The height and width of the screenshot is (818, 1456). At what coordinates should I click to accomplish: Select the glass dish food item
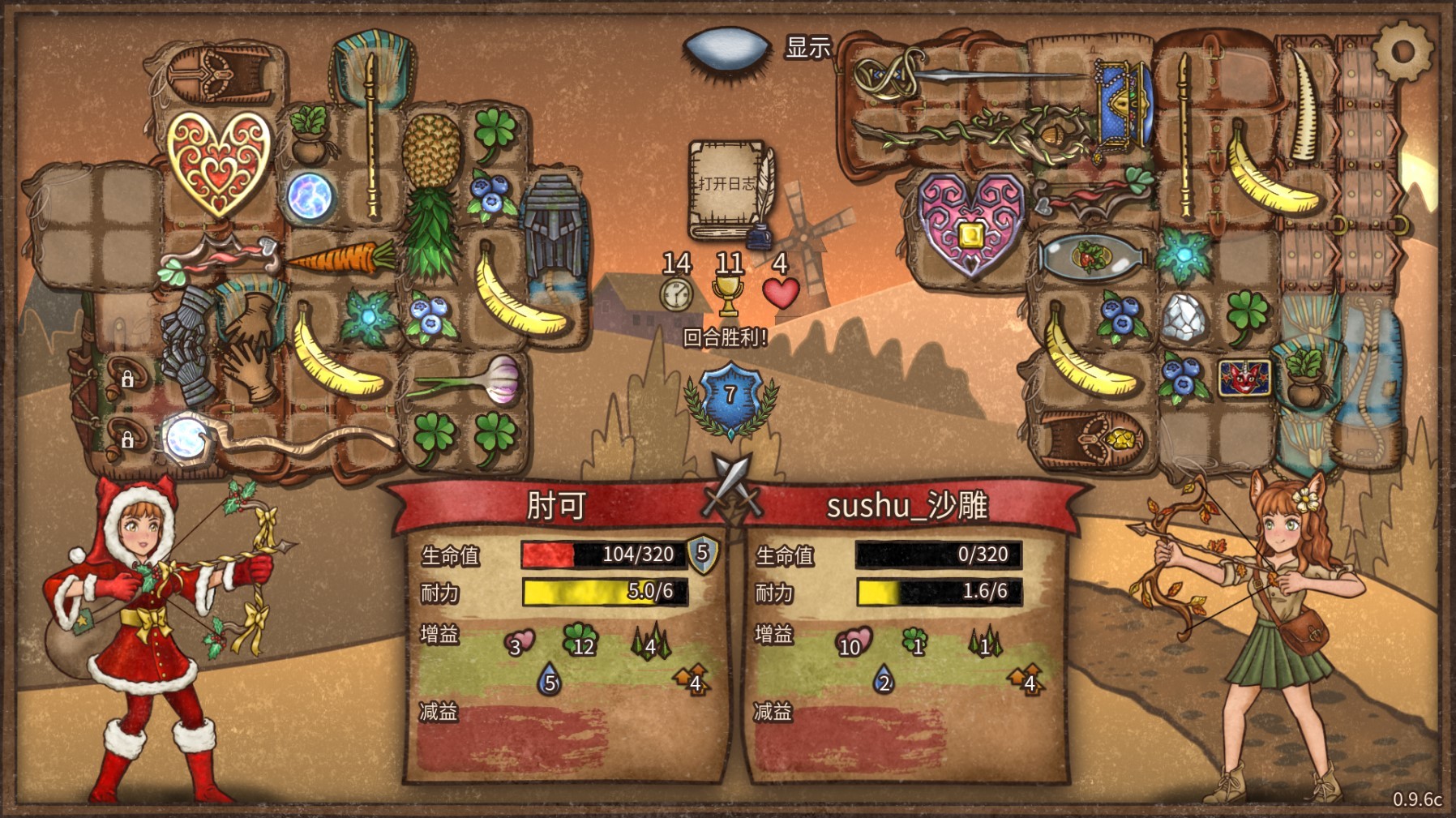(x=1091, y=256)
